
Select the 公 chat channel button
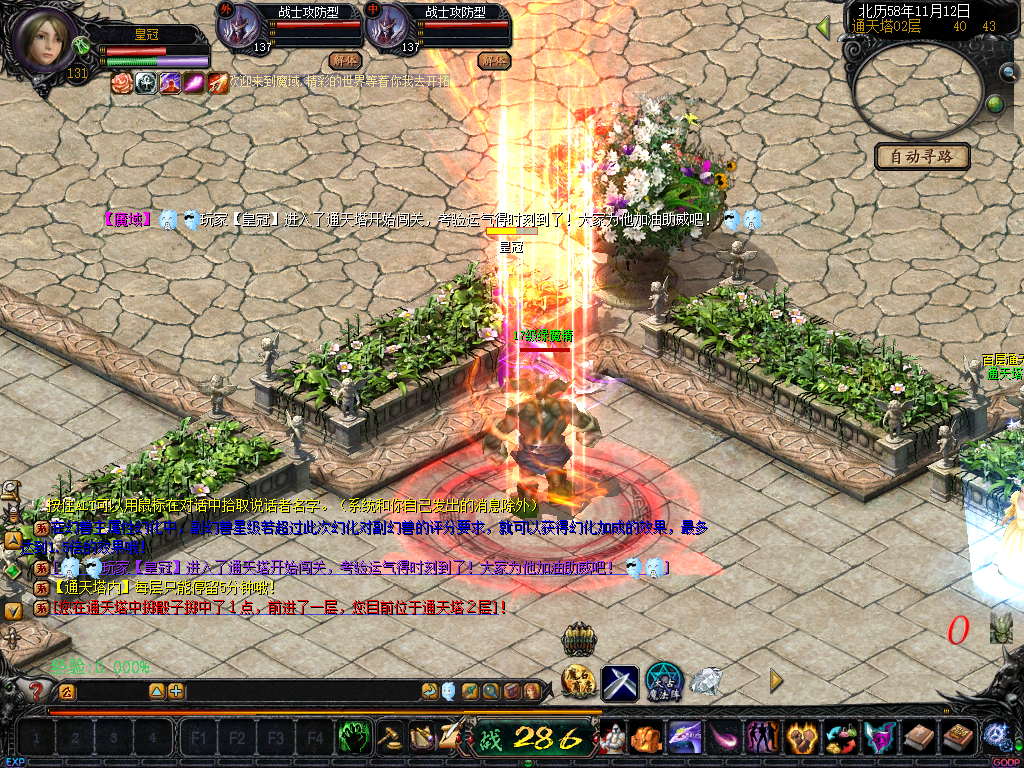(x=66, y=691)
